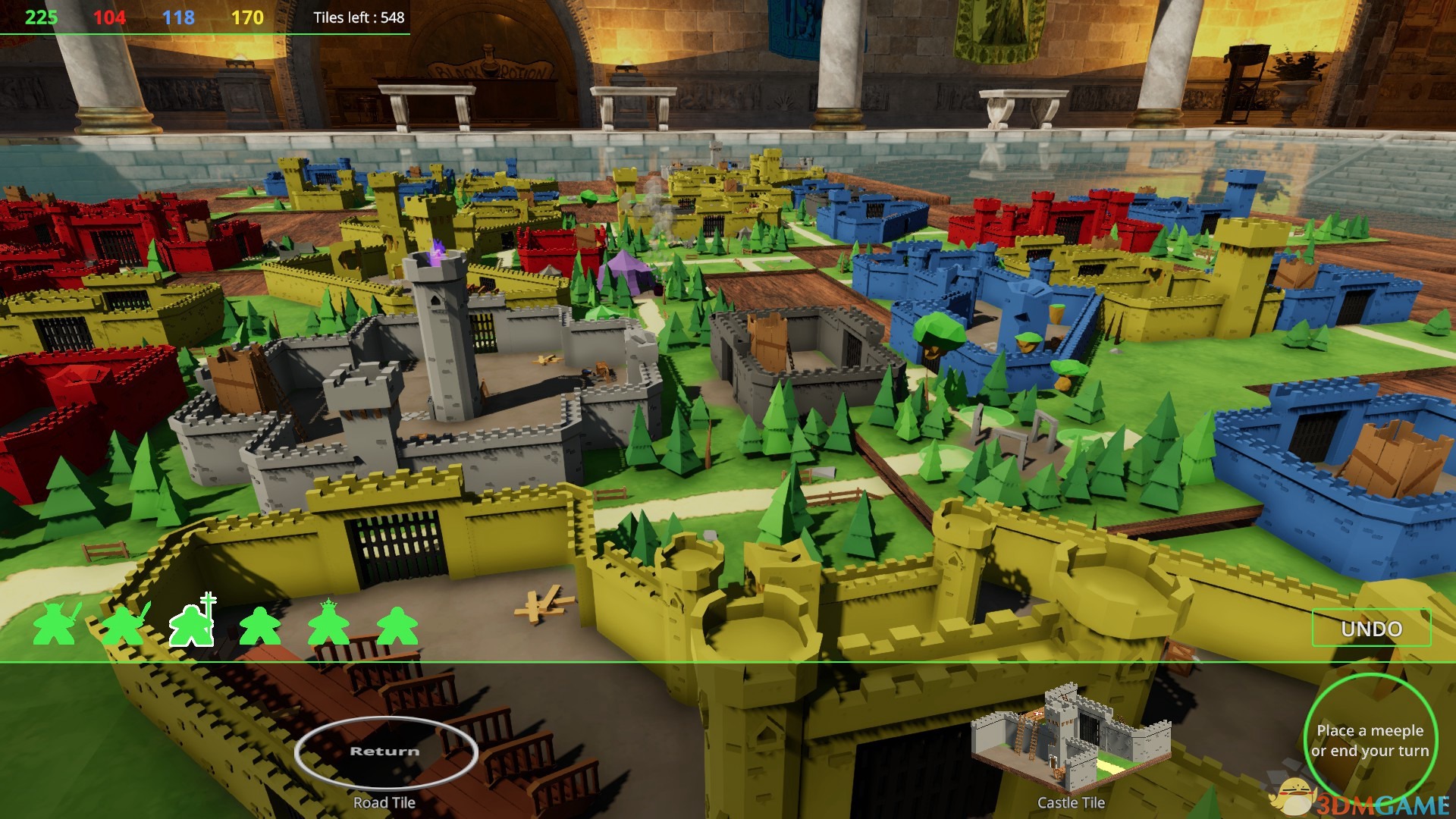
Task: Click the UNDO button
Action: pos(1371,629)
